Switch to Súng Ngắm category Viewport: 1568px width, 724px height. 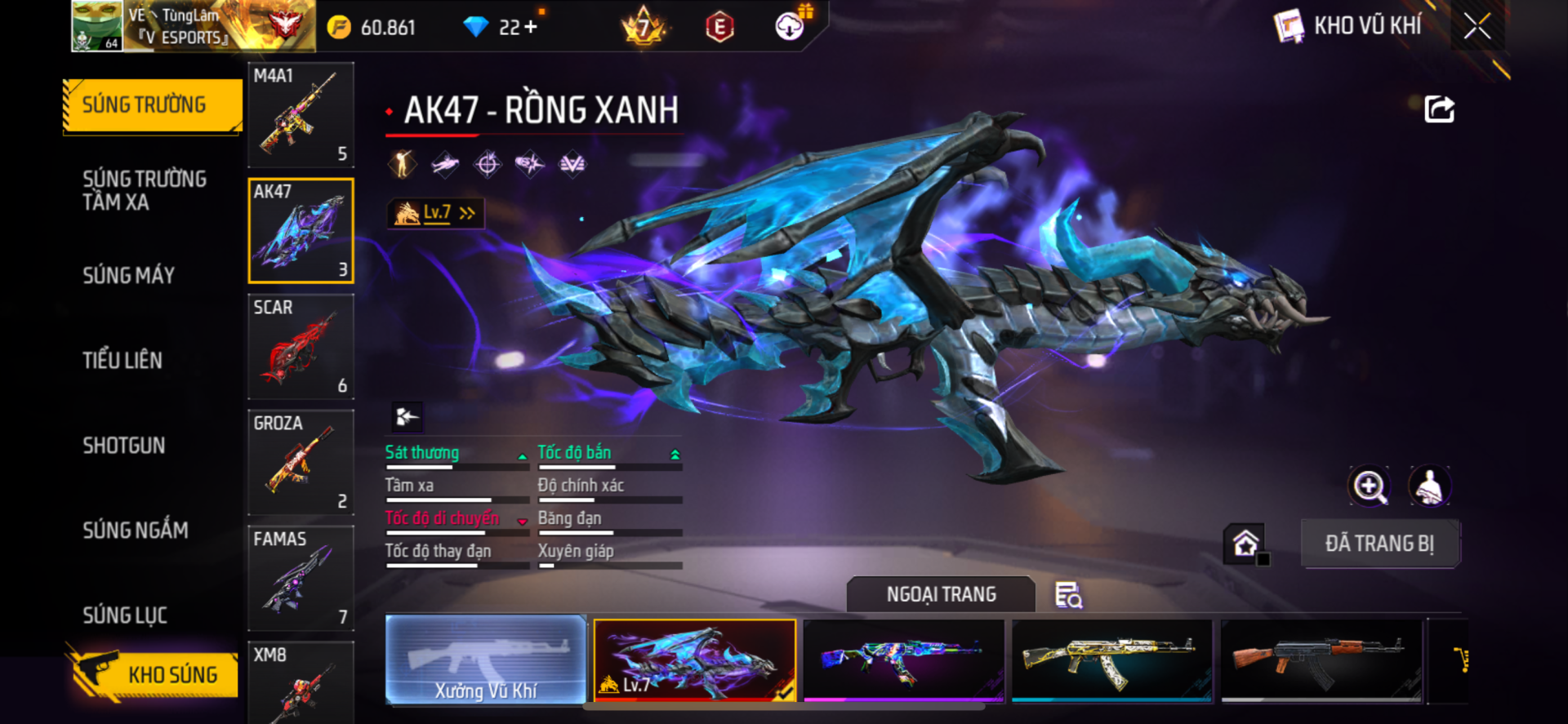click(x=136, y=531)
